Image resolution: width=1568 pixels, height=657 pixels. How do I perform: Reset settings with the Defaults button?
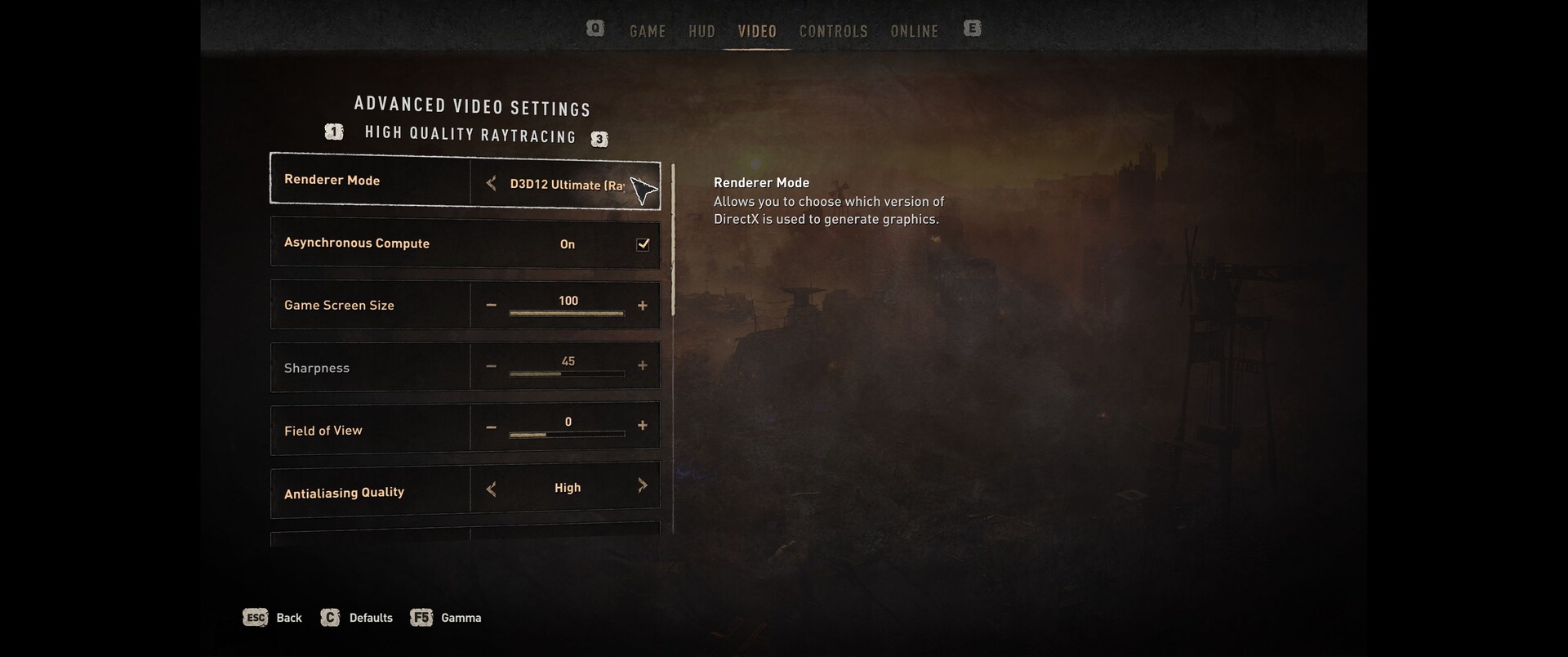pyautogui.click(x=358, y=618)
